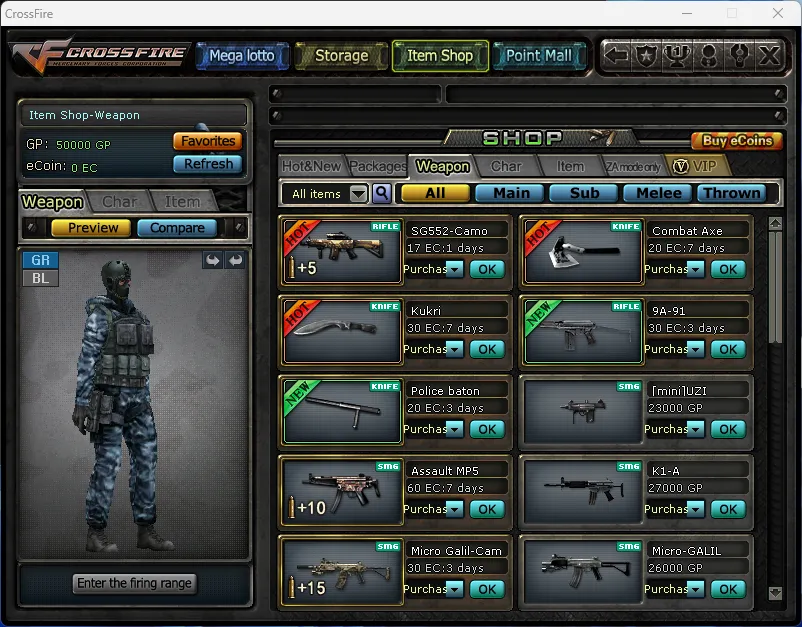Image resolution: width=802 pixels, height=627 pixels.
Task: Refresh the GP and eCoin balance
Action: [x=208, y=164]
